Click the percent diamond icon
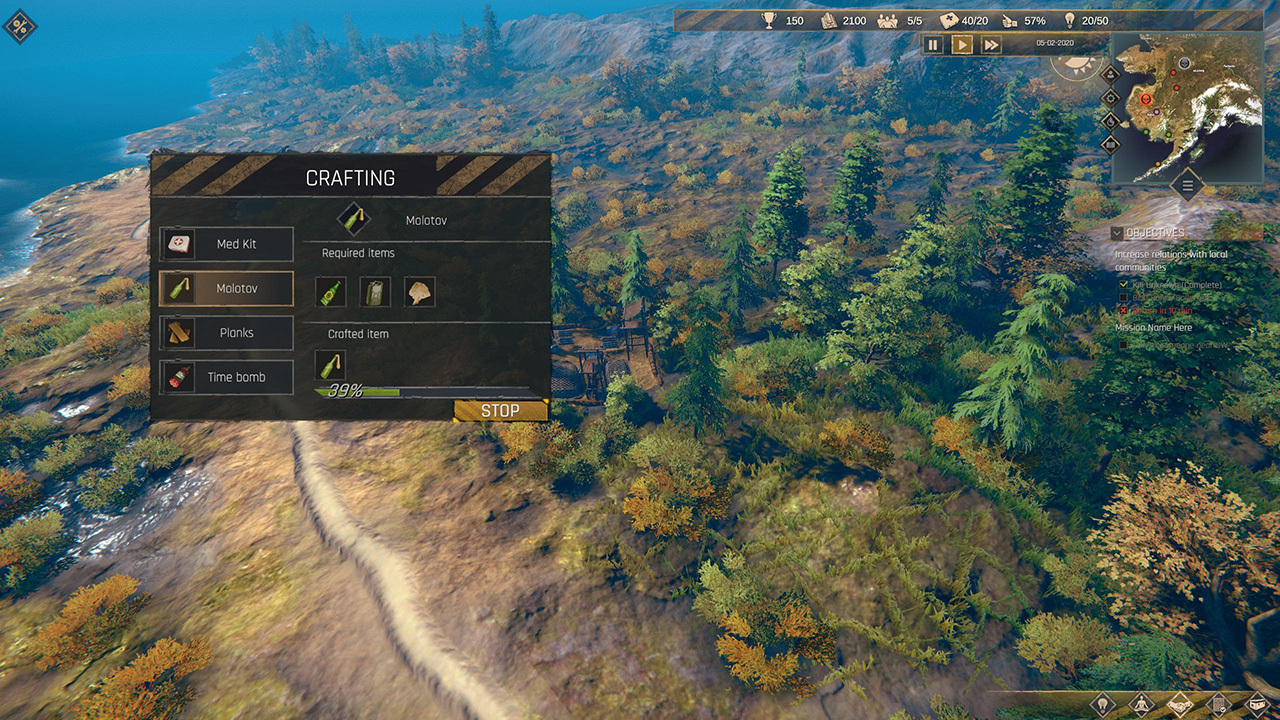Screen dimensions: 1280x720 point(20,26)
